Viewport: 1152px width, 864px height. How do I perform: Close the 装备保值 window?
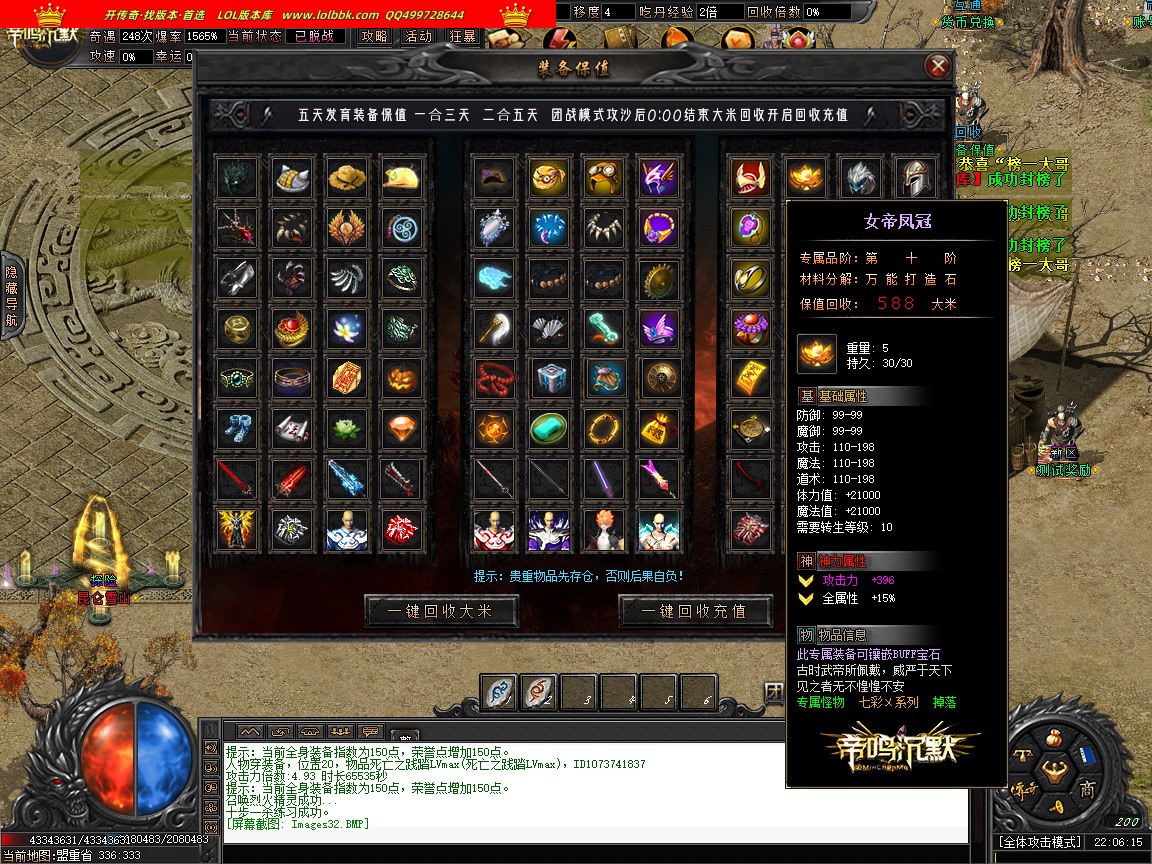click(x=937, y=67)
